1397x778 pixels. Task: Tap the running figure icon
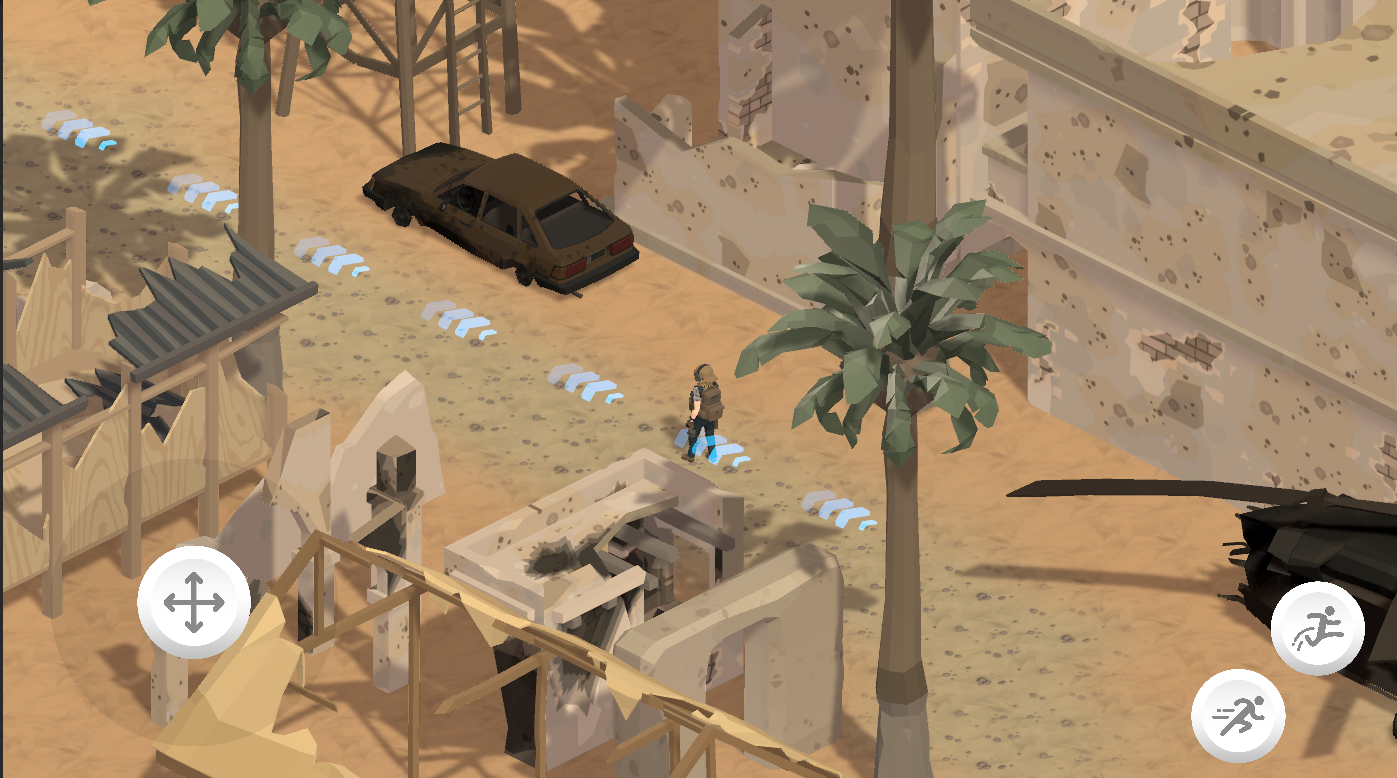(x=1237, y=712)
